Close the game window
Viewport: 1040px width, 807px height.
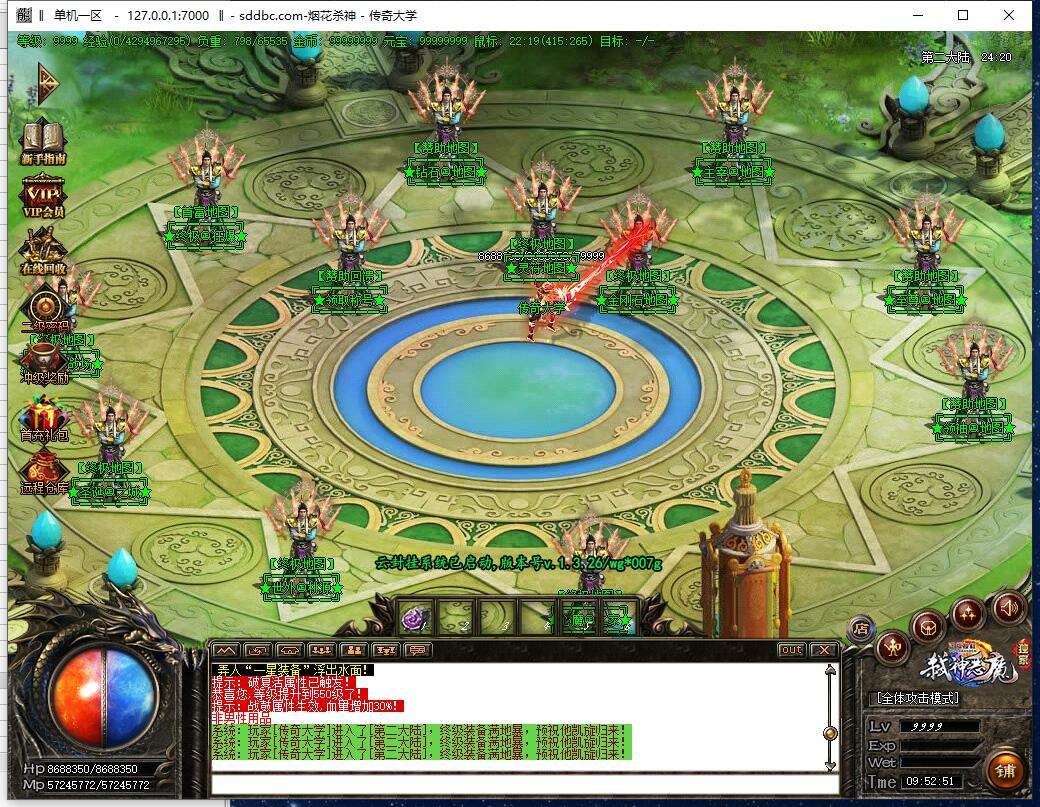pyautogui.click(x=1009, y=15)
